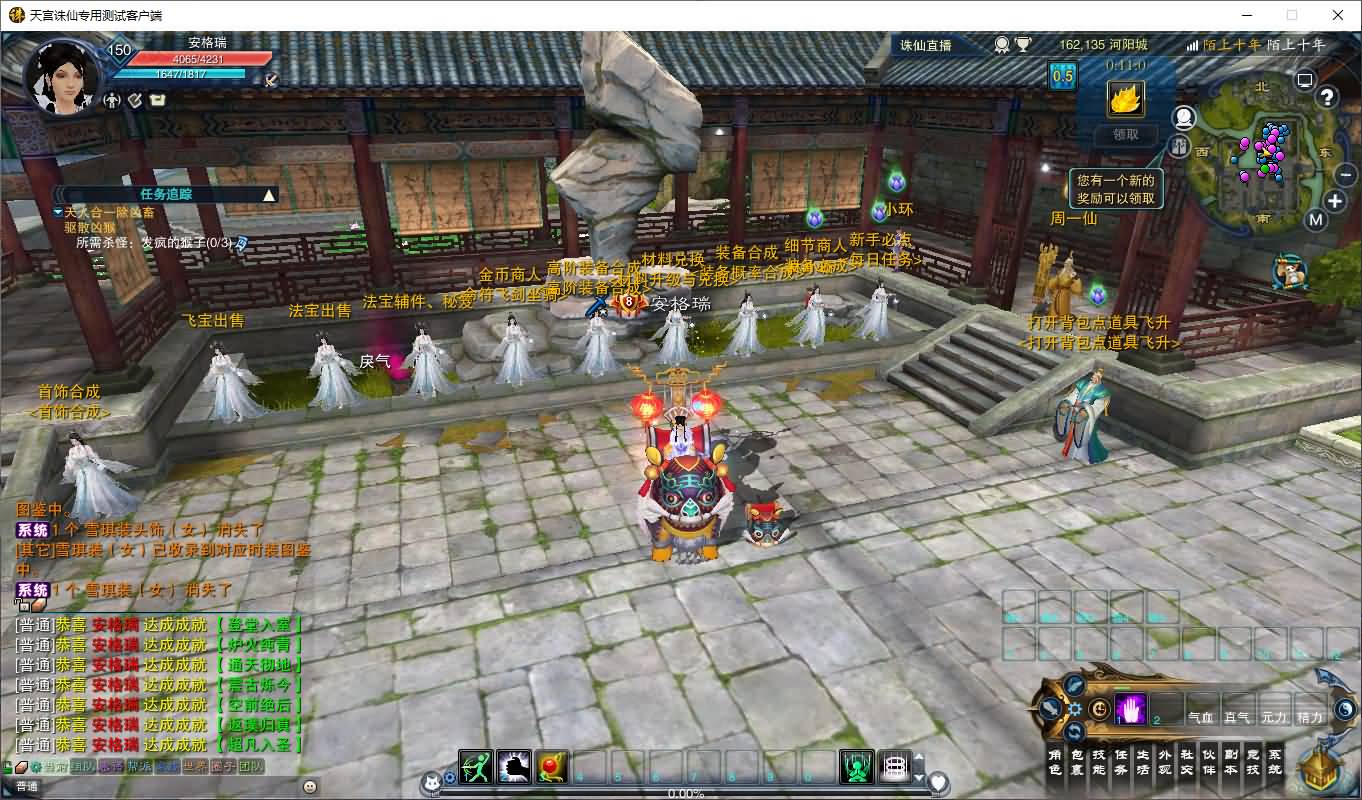1362x800 pixels.
Task: Select the player portrait avatar
Action: click(x=62, y=77)
